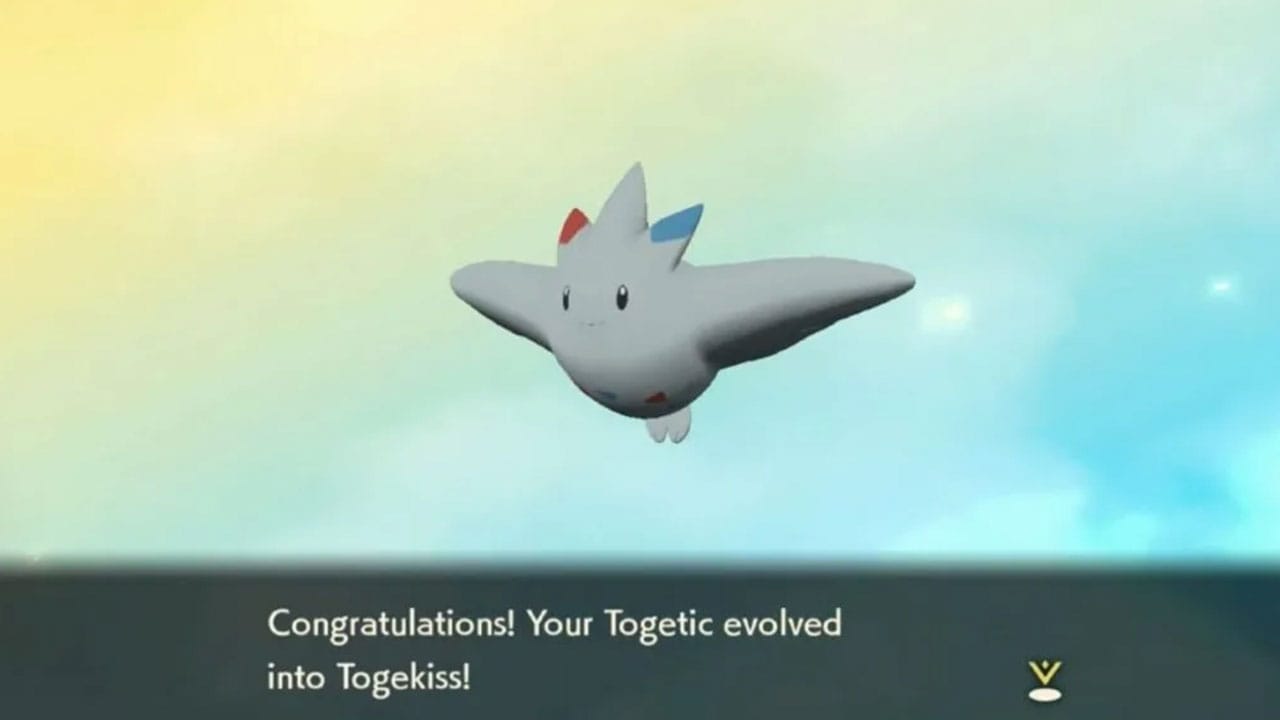Screen dimensions: 1280x720
Task: Select the white oval beneath the chevron prompt
Action: [1047, 694]
